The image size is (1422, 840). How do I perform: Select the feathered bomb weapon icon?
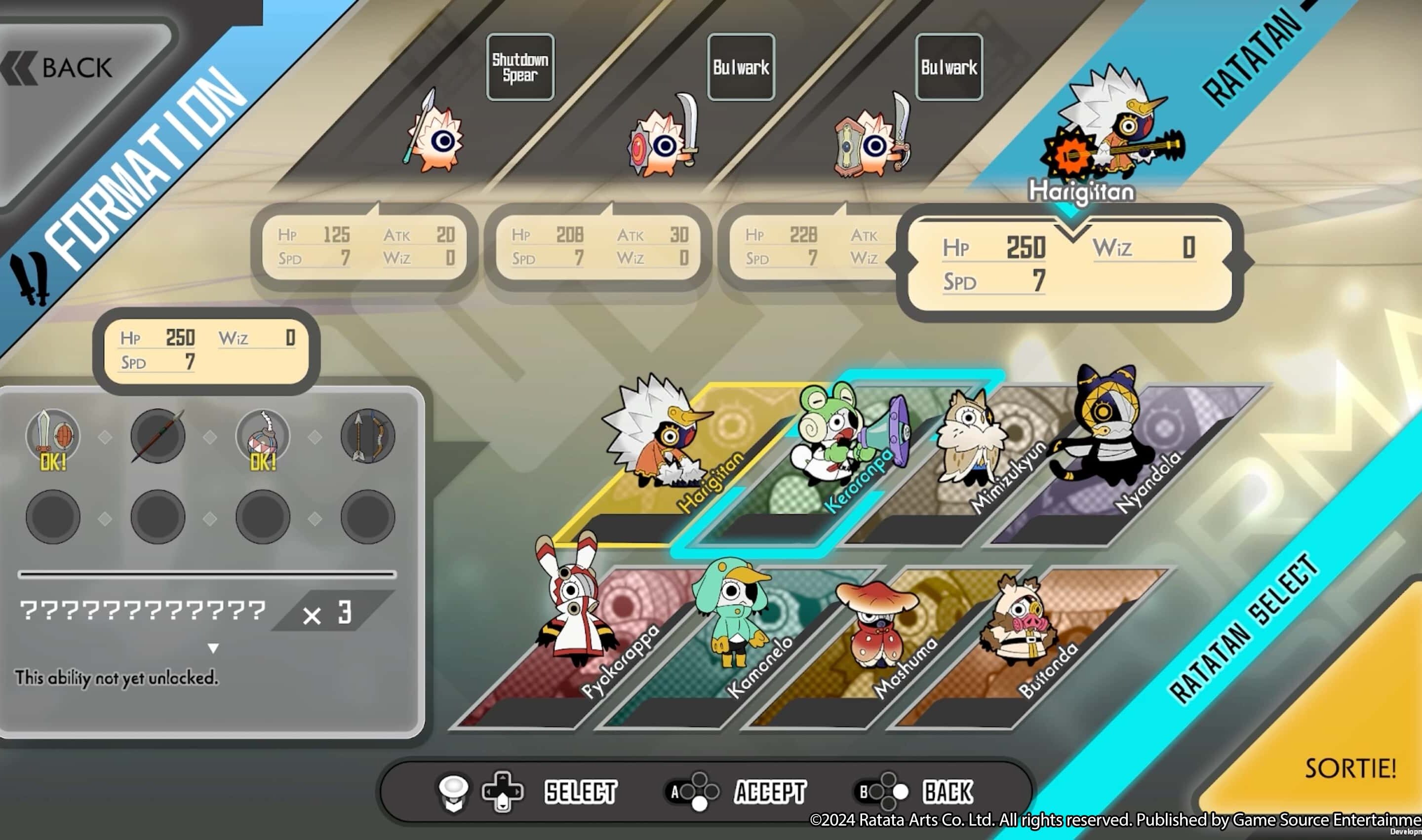pyautogui.click(x=263, y=436)
